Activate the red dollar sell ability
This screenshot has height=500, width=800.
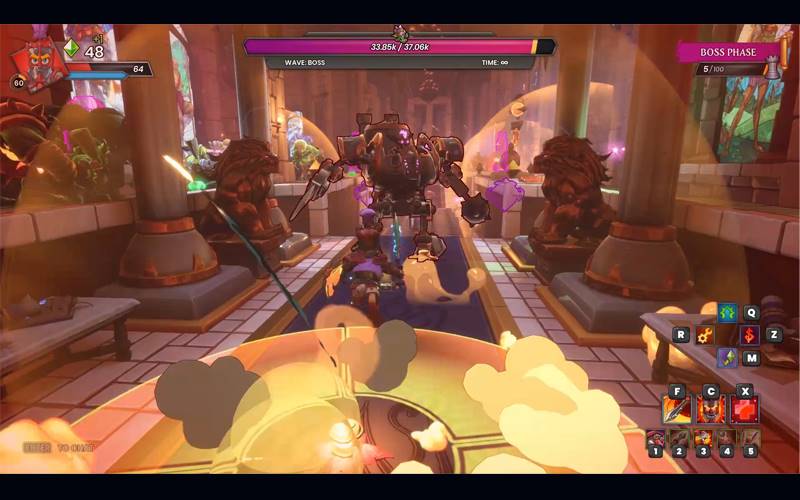click(749, 335)
